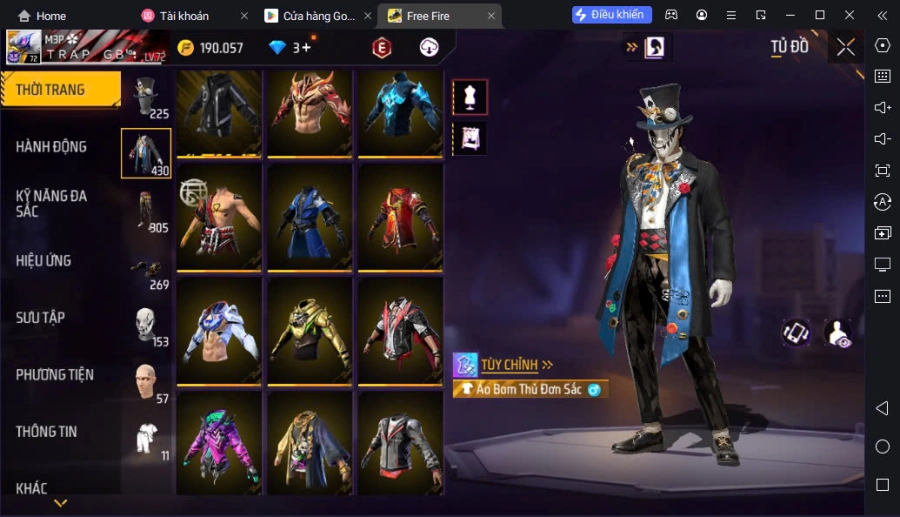Switch to the Thông Tin category
Viewport: 900px width, 517px height.
46,432
